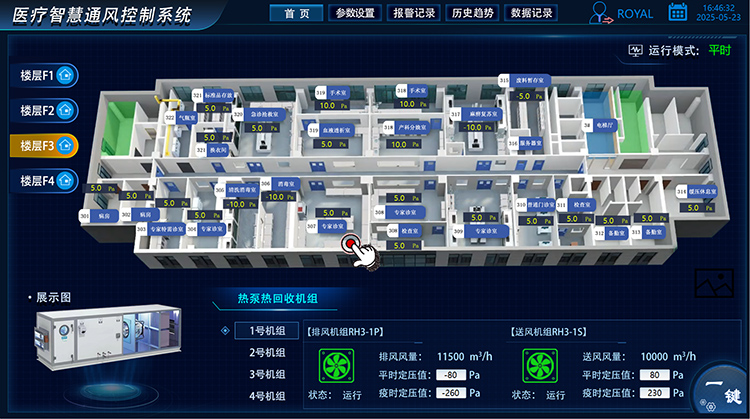Show the 历史趋势 history trend tab
The width and height of the screenshot is (750, 419).
[x=471, y=14]
